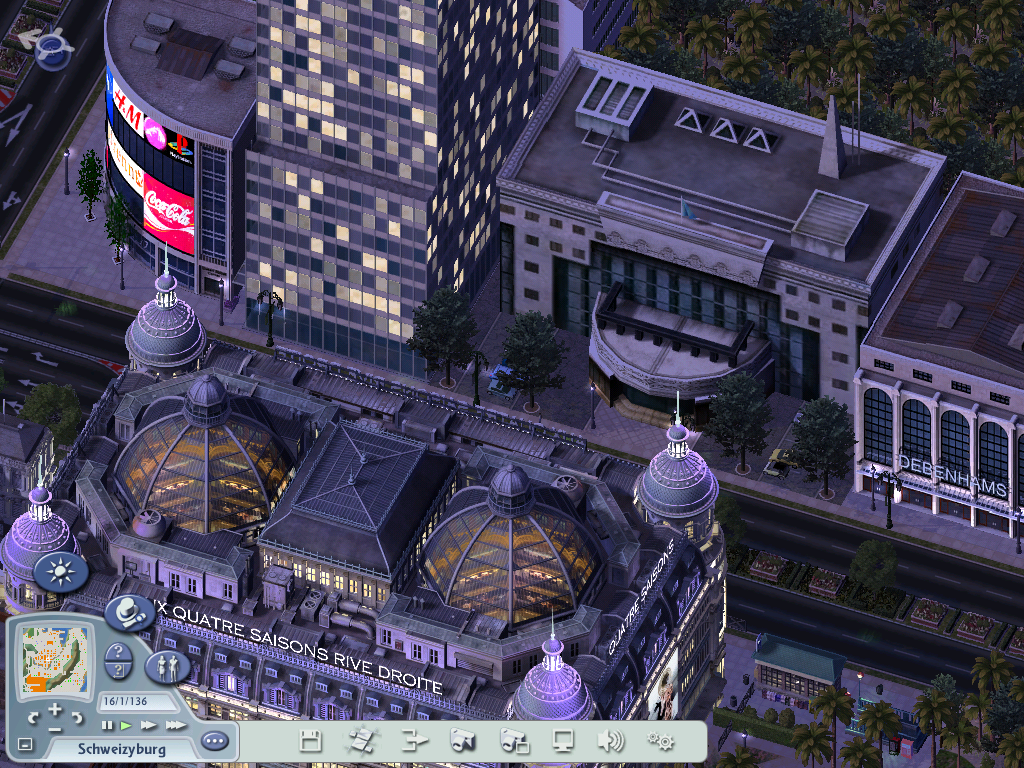
Task: Open audio options via the speaker icon
Action: (x=610, y=741)
